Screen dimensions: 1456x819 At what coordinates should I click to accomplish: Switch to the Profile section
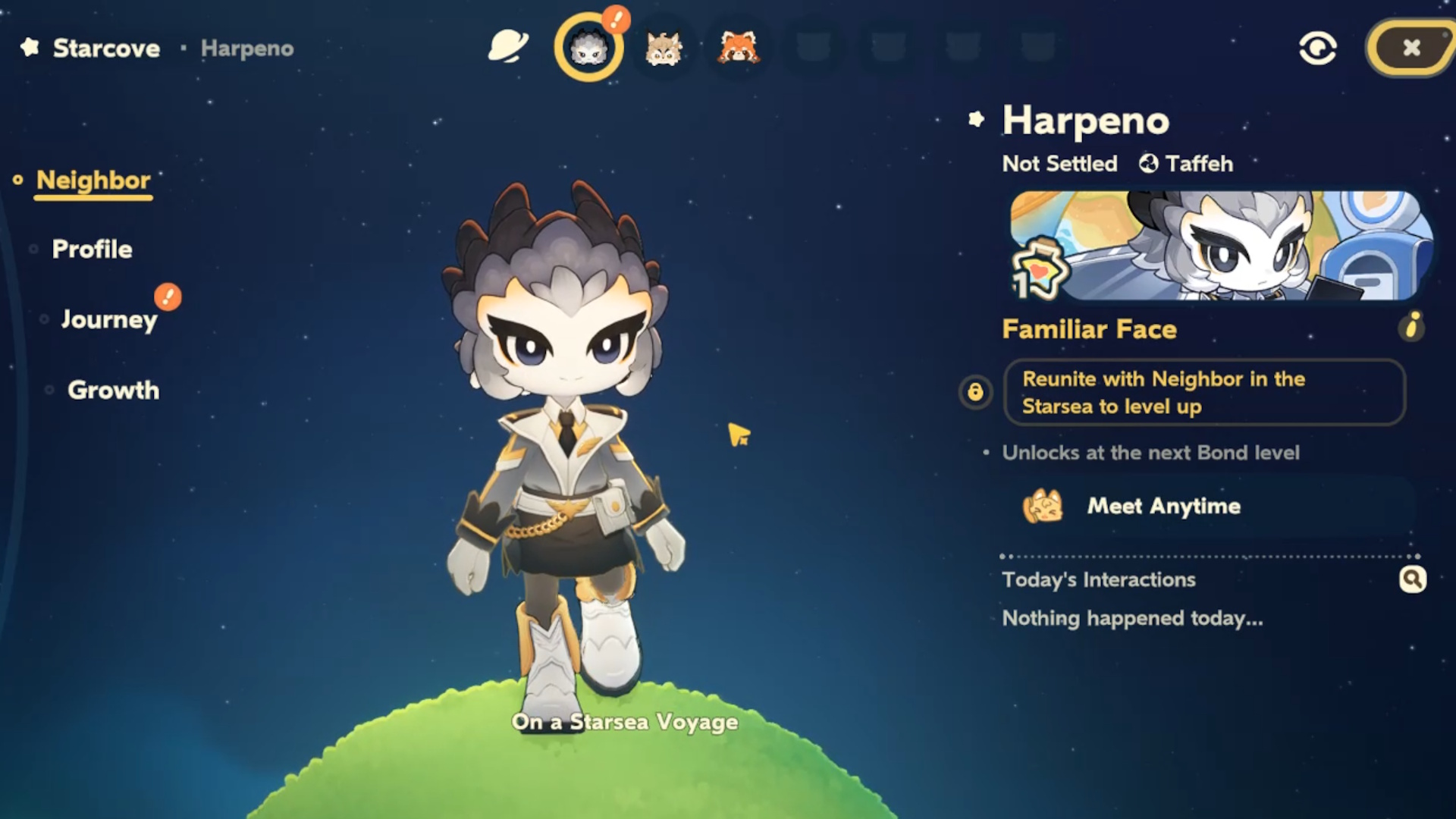pos(92,249)
